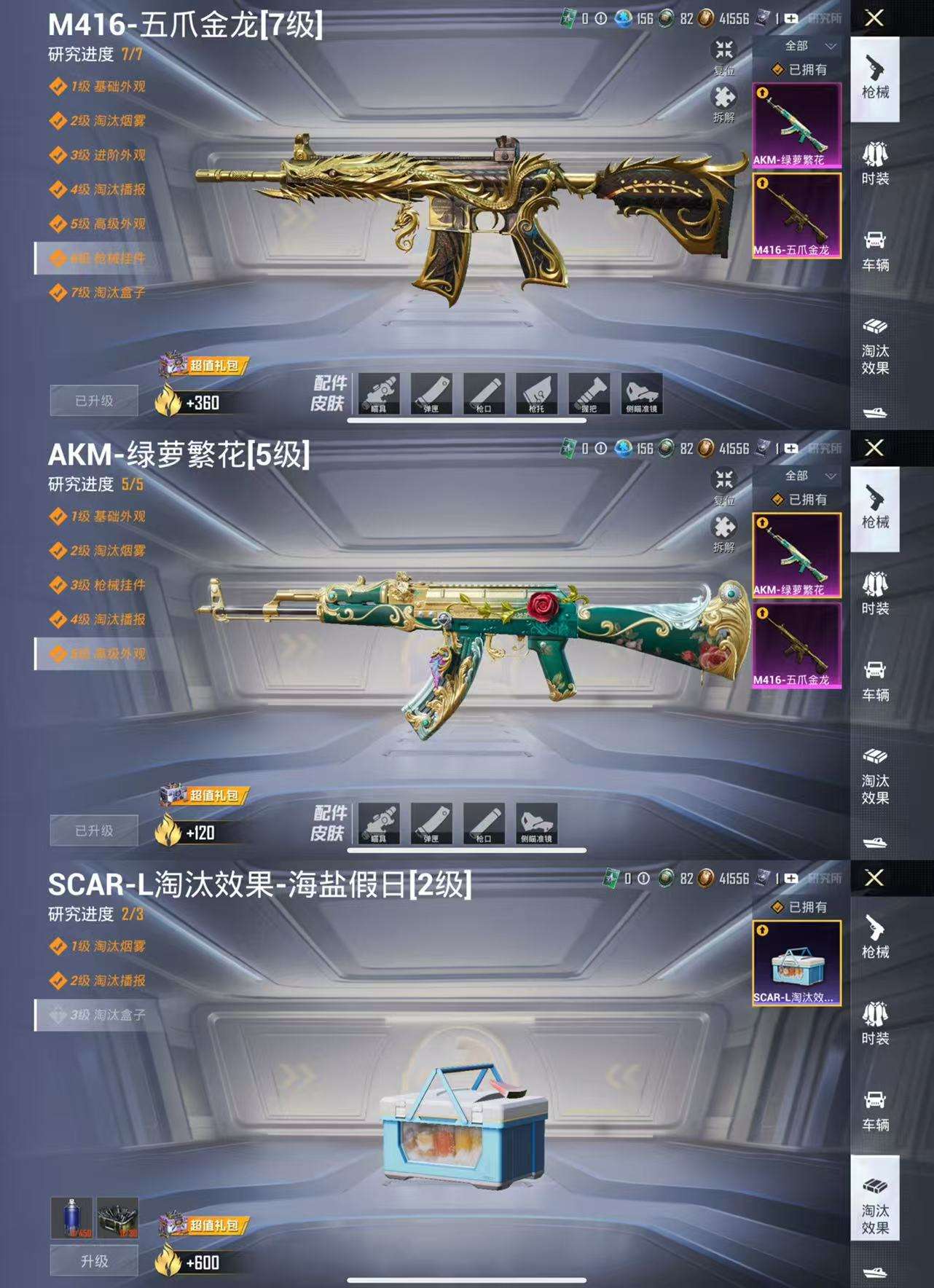Click the disabled 已升级 upgraded button

tap(93, 398)
